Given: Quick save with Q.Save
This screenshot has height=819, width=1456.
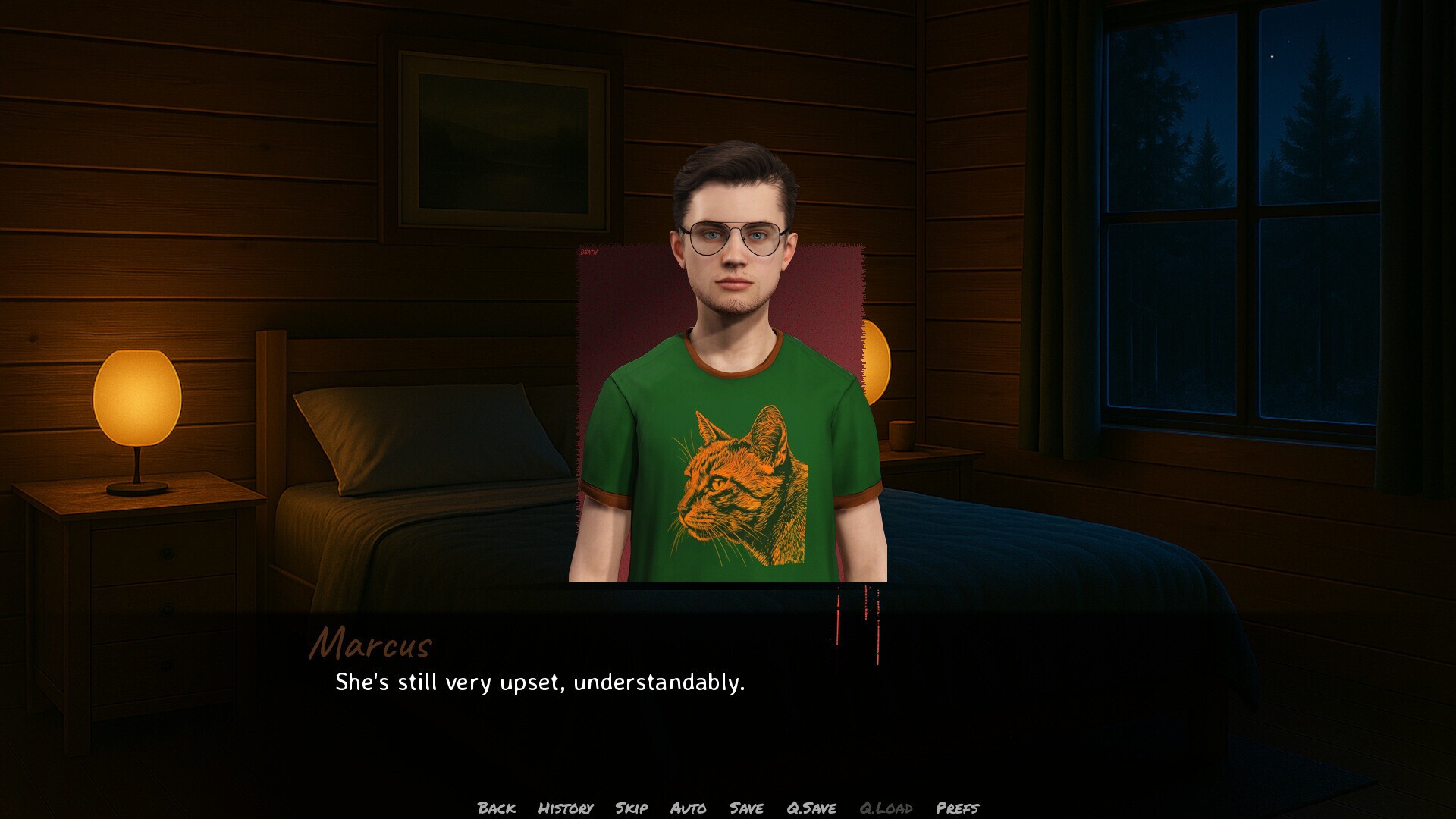Looking at the screenshot, I should [x=811, y=808].
